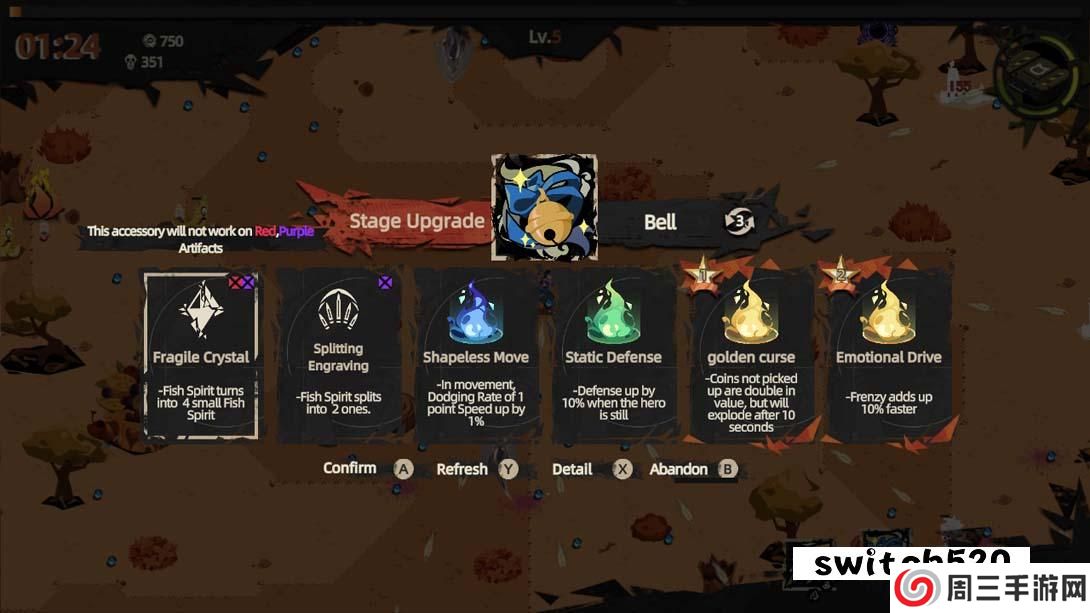Click the Bell accessory icon
The image size is (1090, 613).
click(544, 207)
